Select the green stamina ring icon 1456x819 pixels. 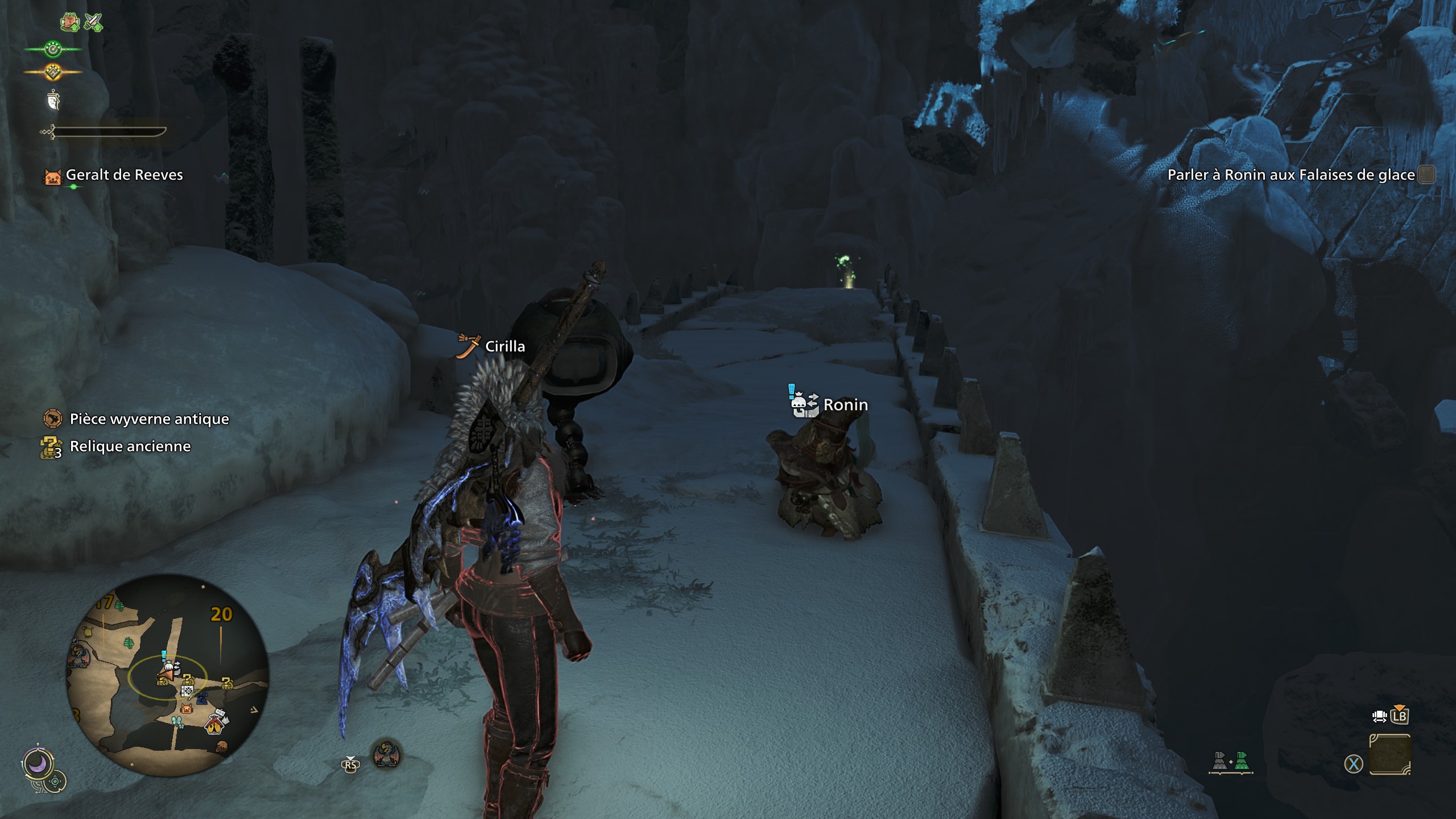[x=53, y=50]
